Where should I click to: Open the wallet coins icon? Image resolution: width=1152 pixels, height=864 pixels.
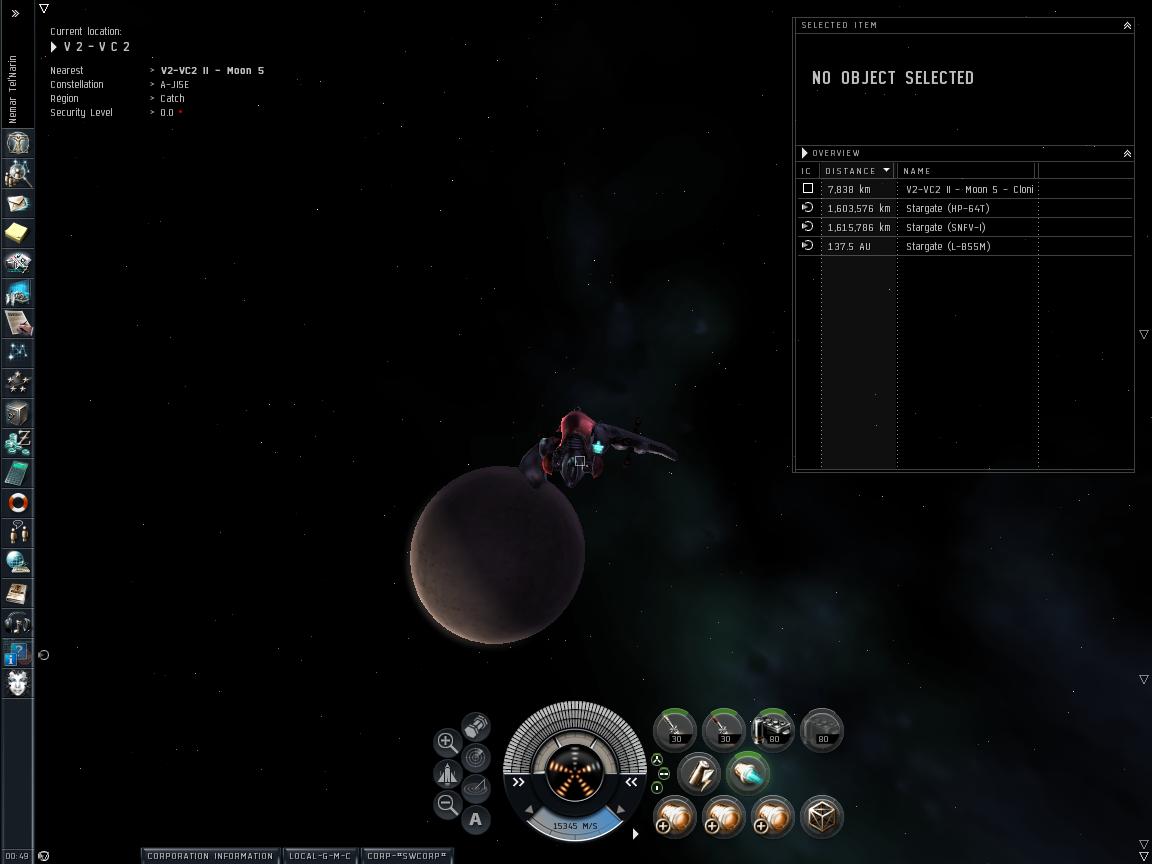(x=18, y=443)
